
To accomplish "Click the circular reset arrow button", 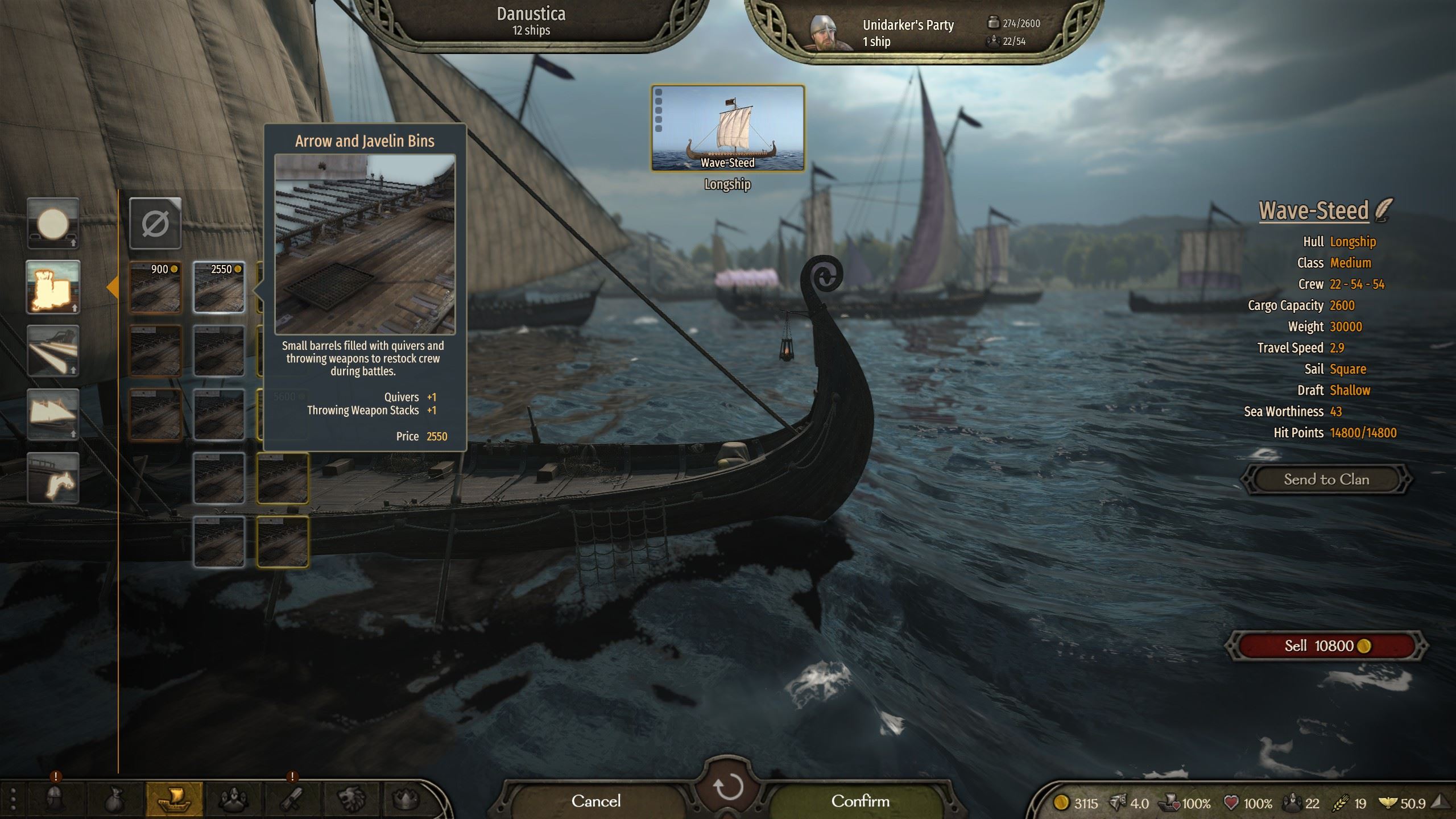I will (727, 787).
